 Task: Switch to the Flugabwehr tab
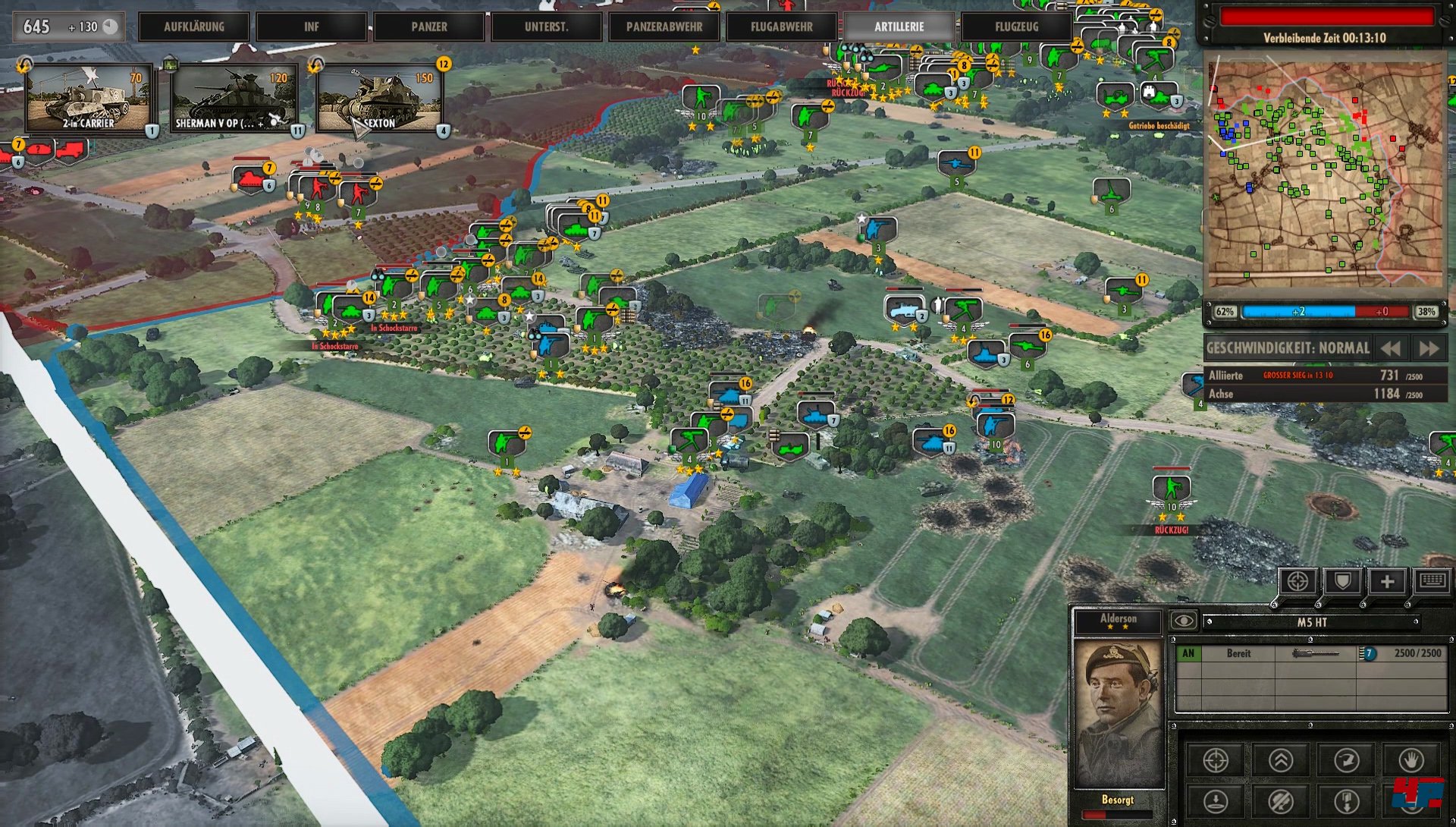coord(782,27)
